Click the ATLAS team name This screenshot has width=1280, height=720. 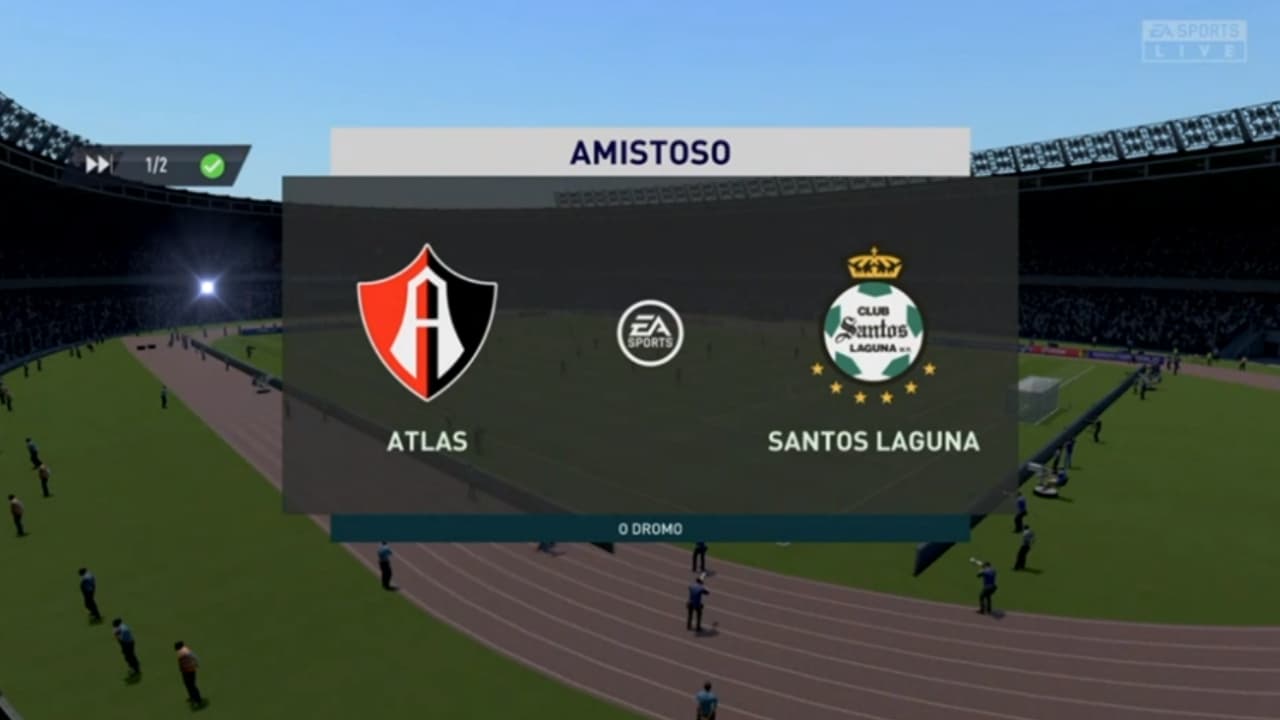point(428,439)
